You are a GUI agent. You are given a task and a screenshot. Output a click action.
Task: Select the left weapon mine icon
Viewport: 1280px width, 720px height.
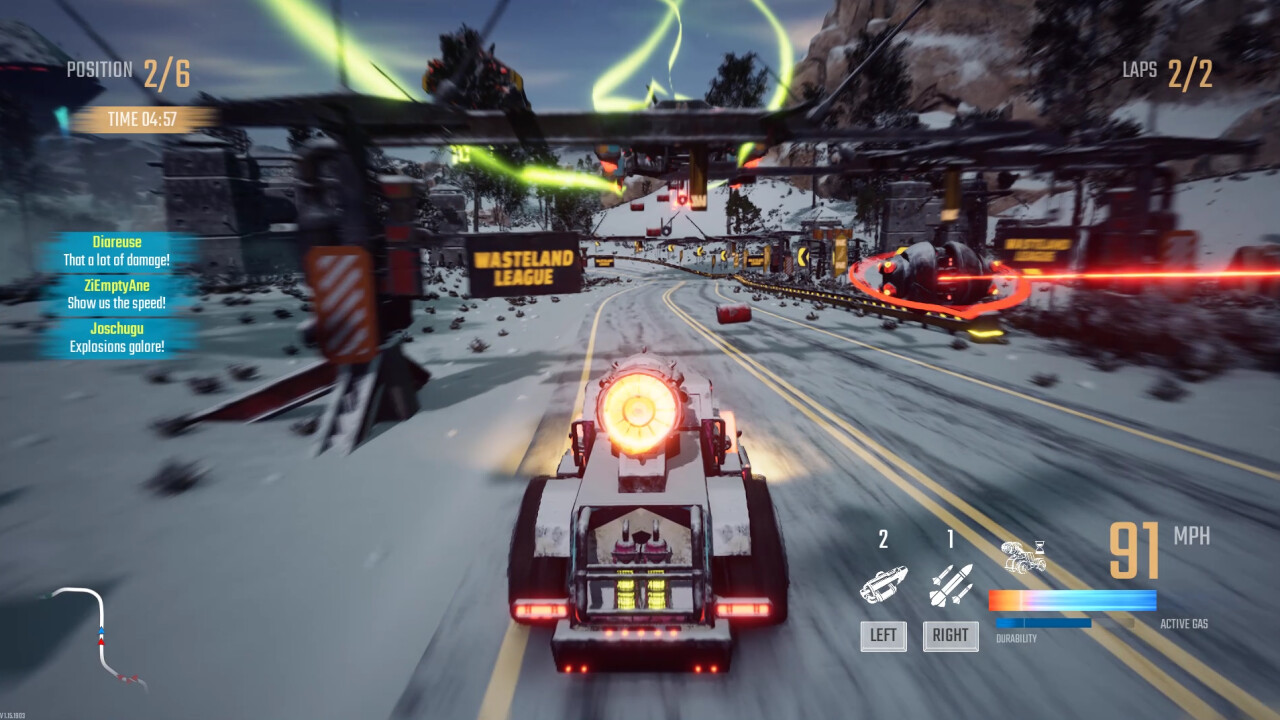pos(884,584)
